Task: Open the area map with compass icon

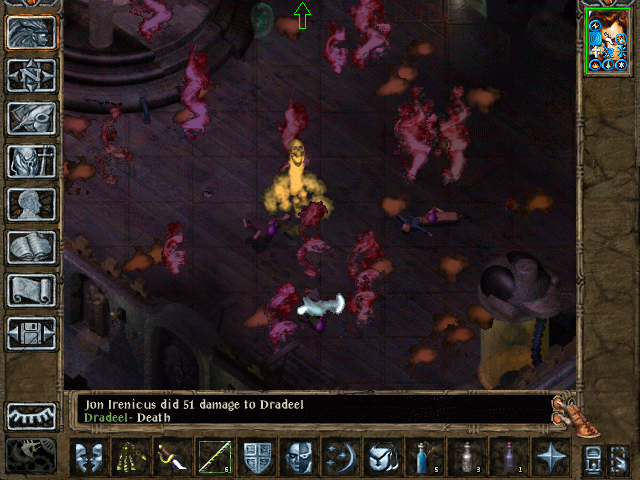Action: [x=32, y=75]
